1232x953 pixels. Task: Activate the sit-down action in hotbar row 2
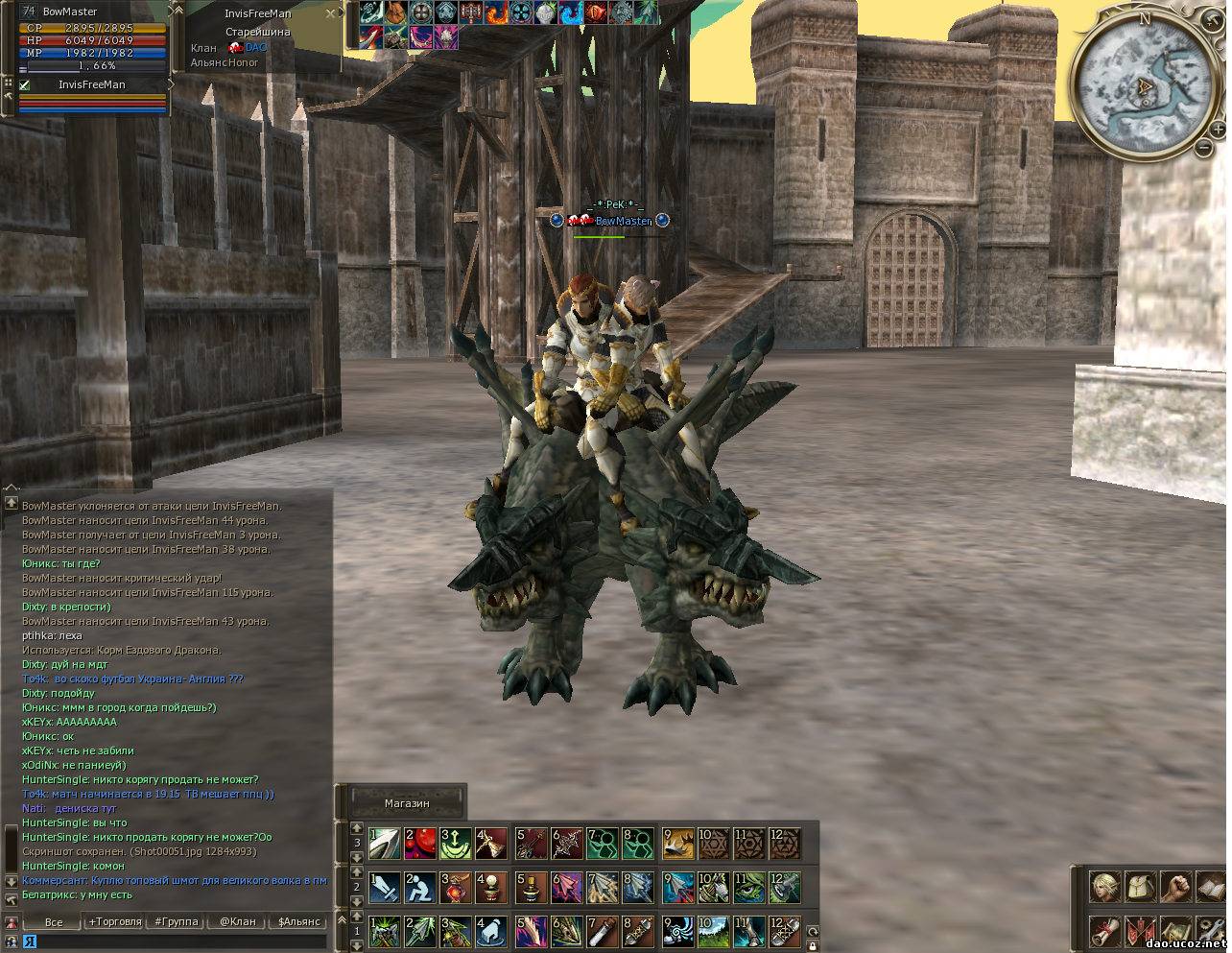pos(420,887)
